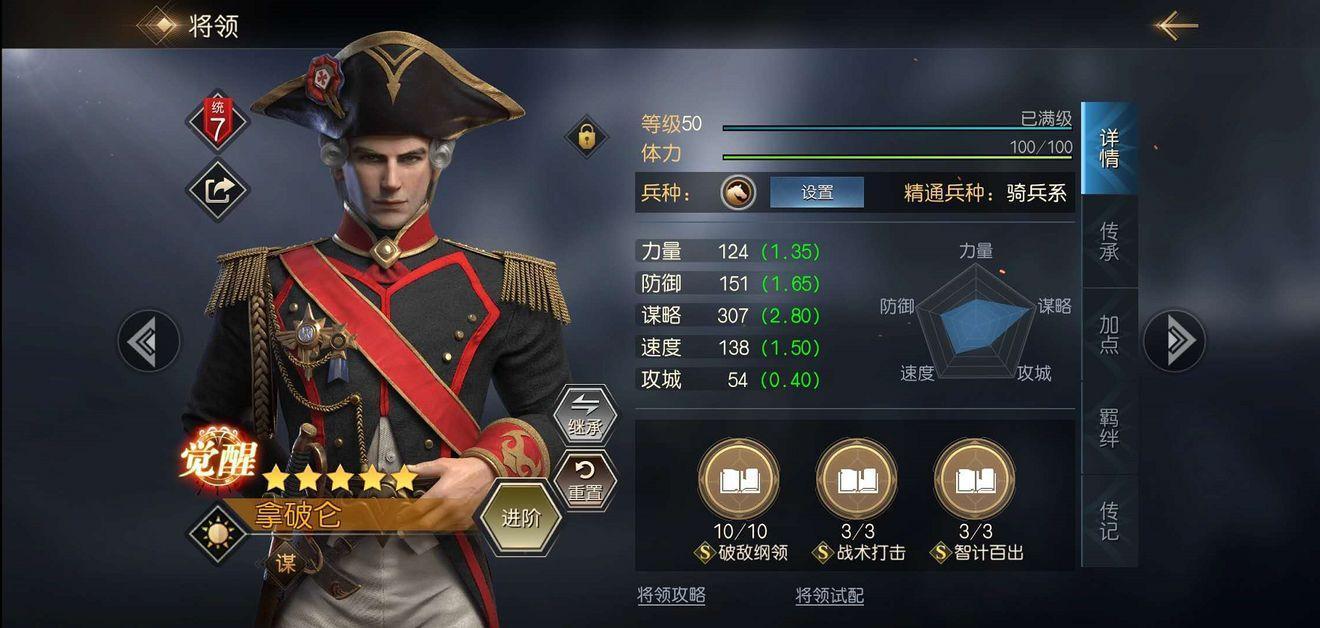Open the 继承 inherit button
1320x628 pixels.
click(x=585, y=415)
